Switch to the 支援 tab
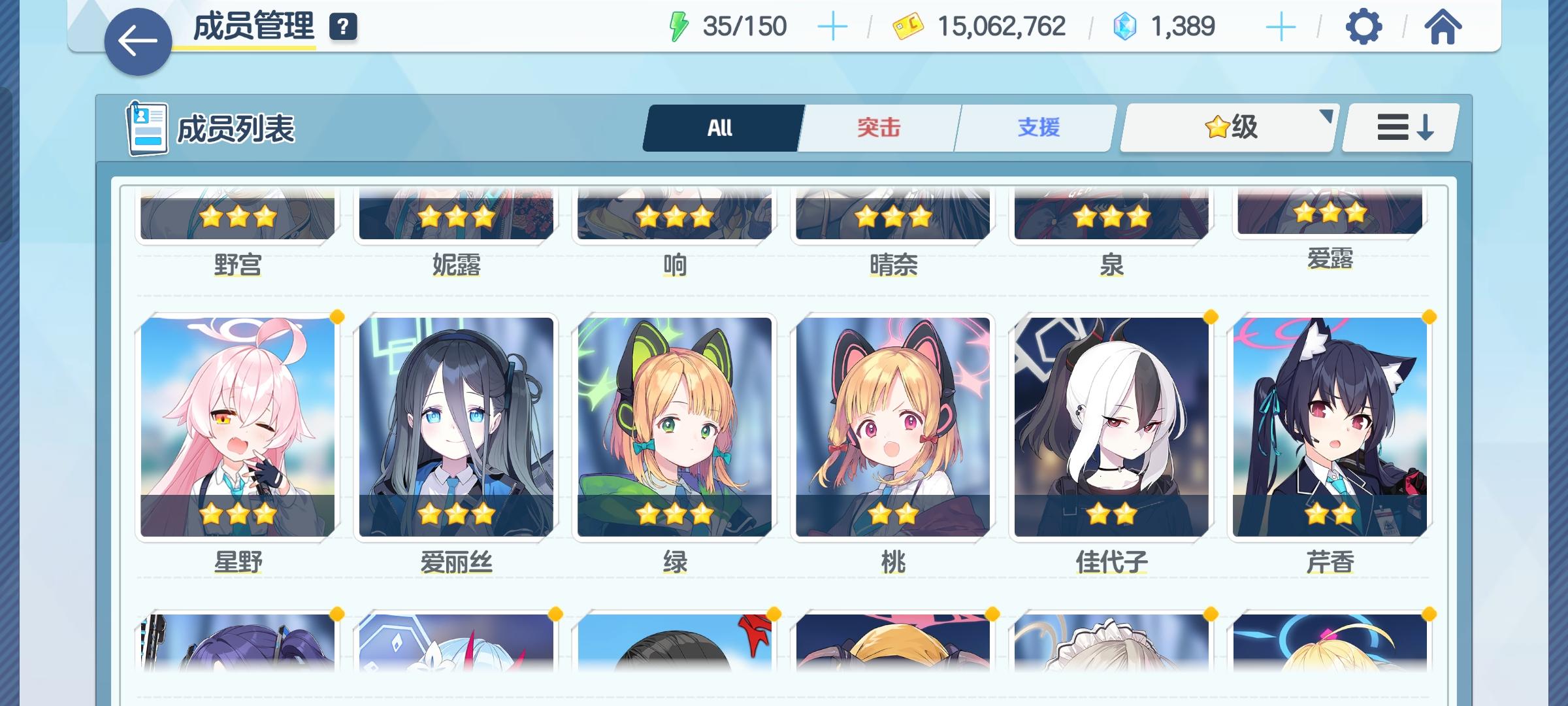 click(1037, 128)
